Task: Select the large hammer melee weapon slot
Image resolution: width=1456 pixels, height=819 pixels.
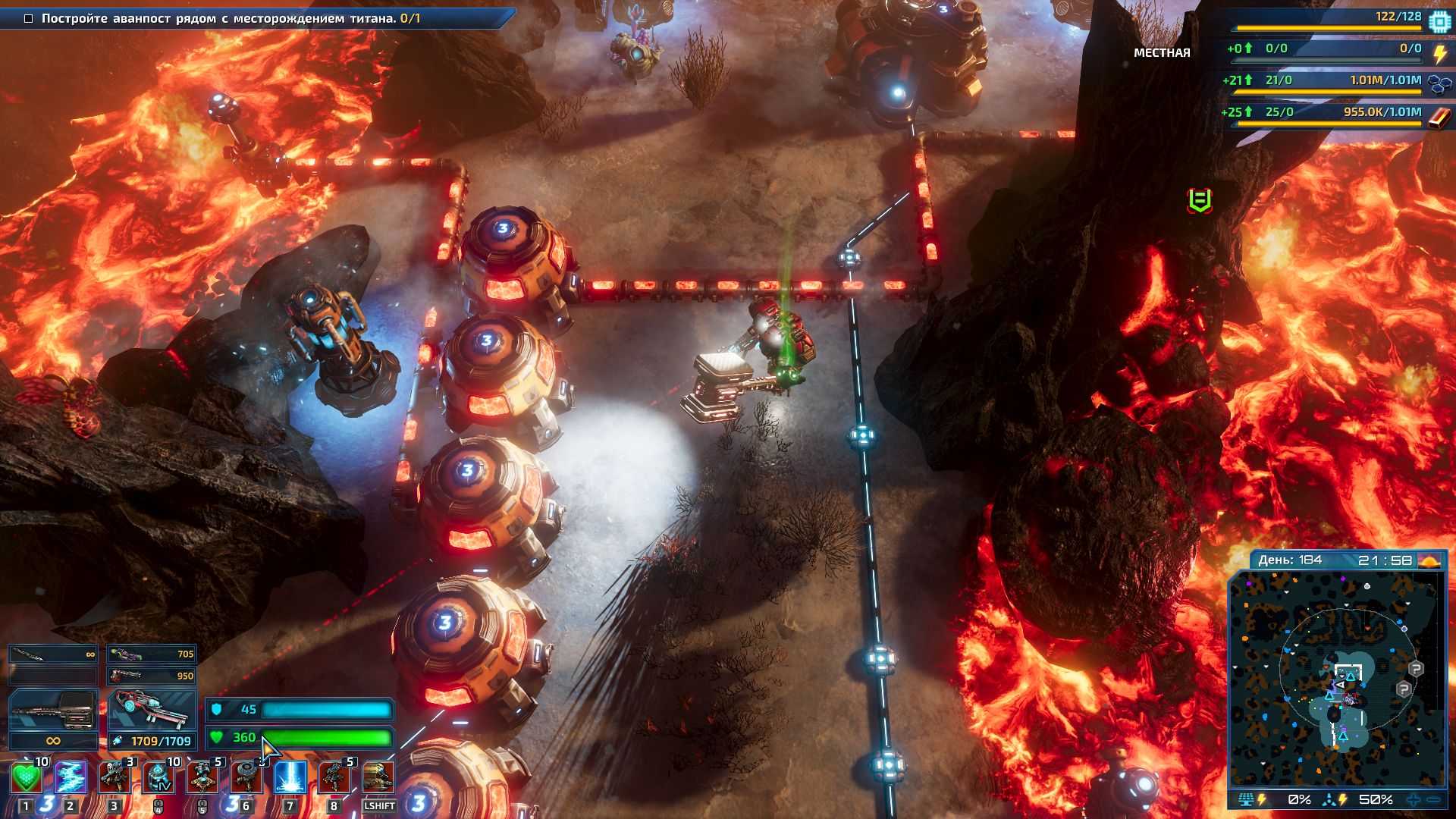Action: [53, 711]
